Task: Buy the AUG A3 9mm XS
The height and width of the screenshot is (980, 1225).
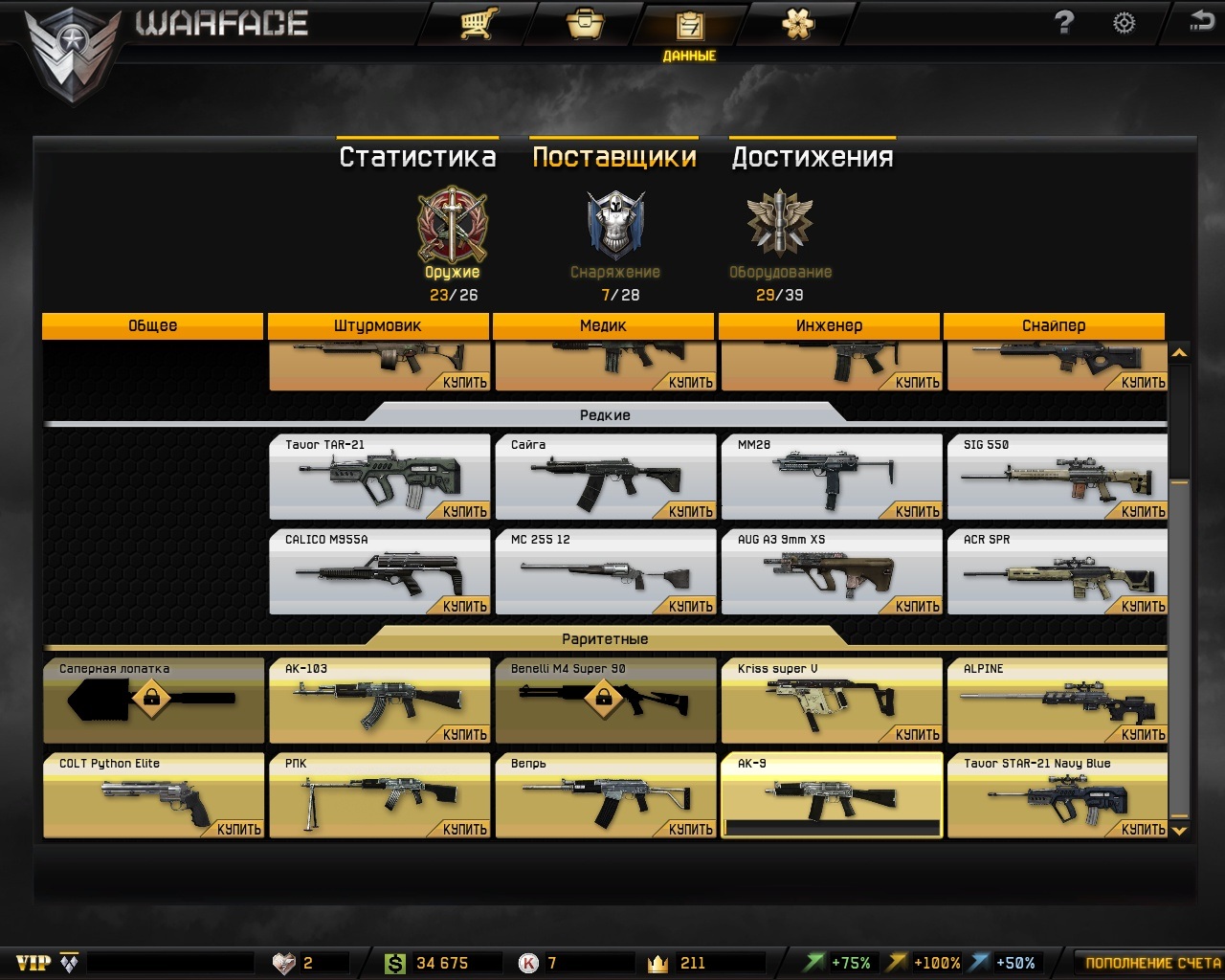Action: pos(917,606)
